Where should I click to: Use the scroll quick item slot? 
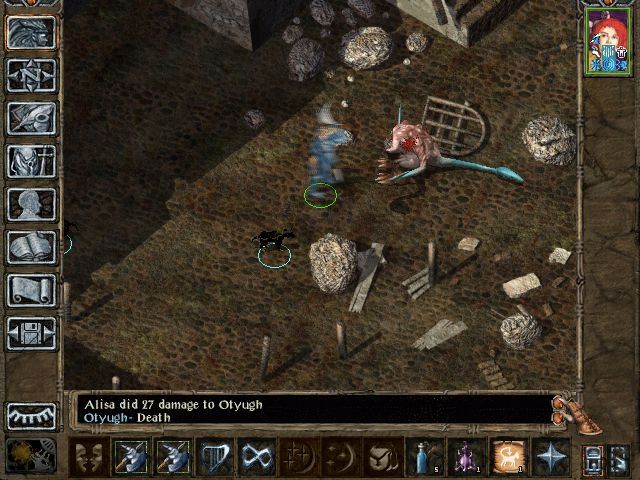509,457
